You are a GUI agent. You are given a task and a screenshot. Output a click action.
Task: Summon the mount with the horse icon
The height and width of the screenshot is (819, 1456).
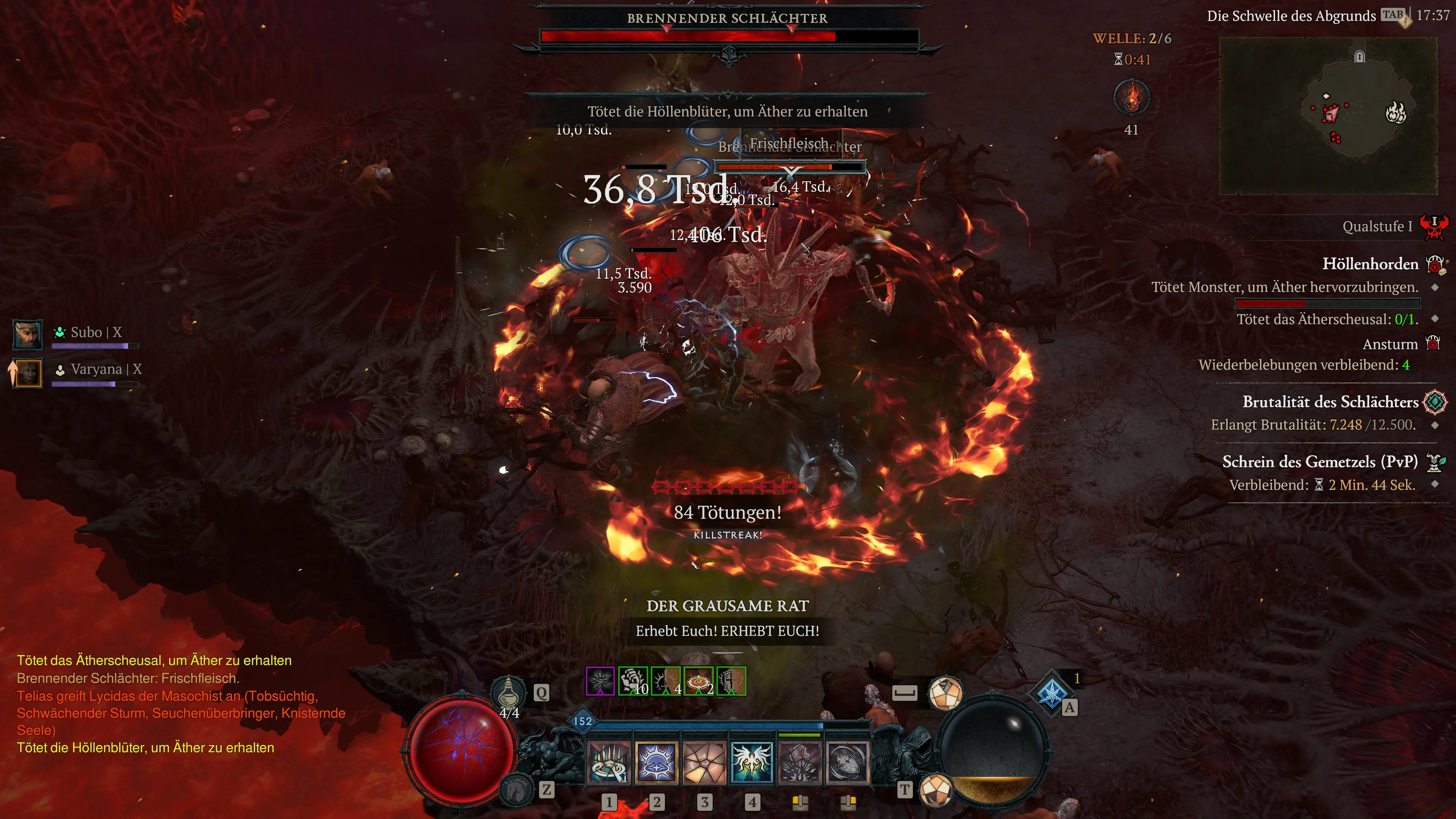pyautogui.click(x=516, y=789)
